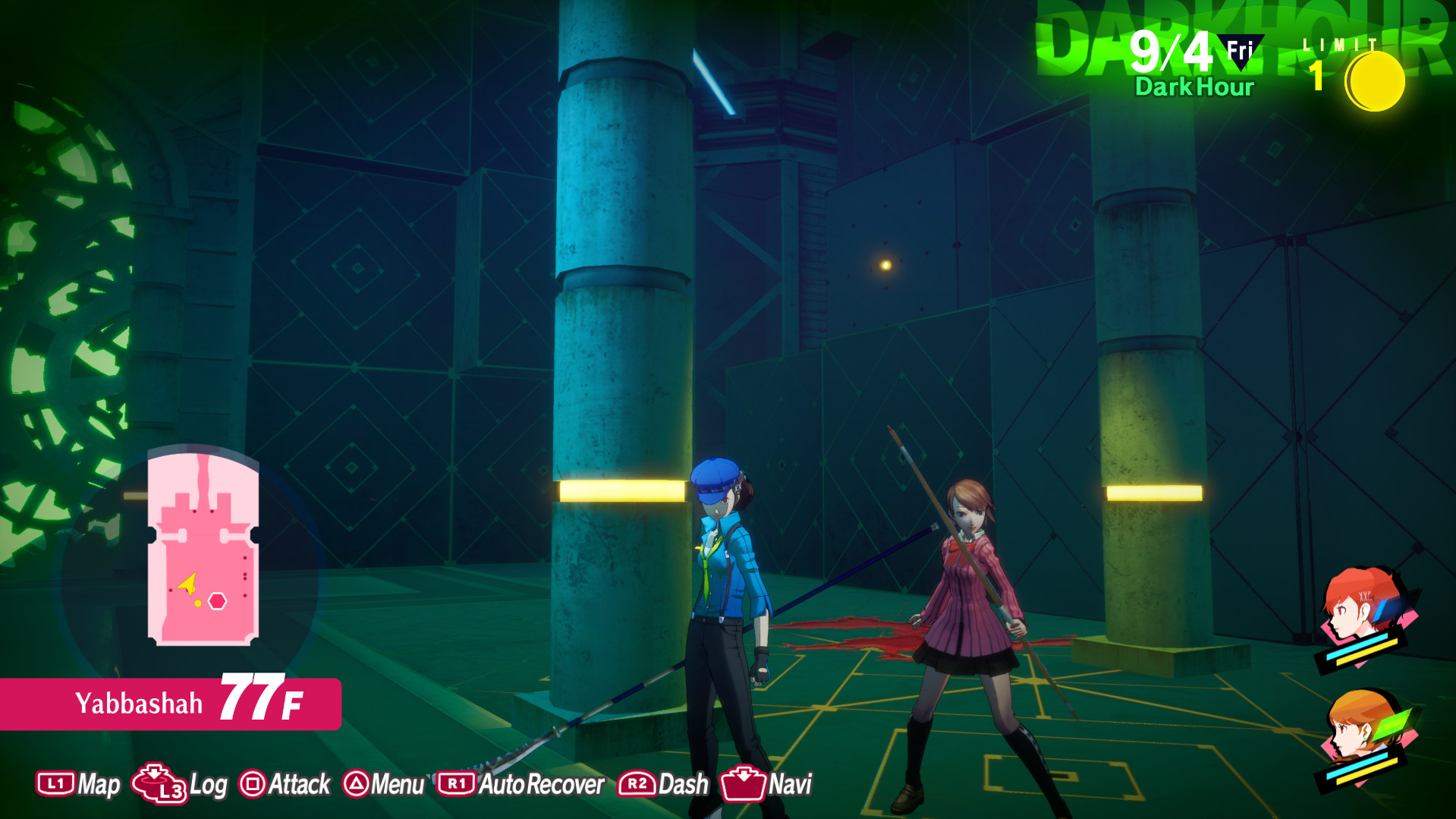
Task: Toggle the Navi assistant
Action: pyautogui.click(x=792, y=783)
